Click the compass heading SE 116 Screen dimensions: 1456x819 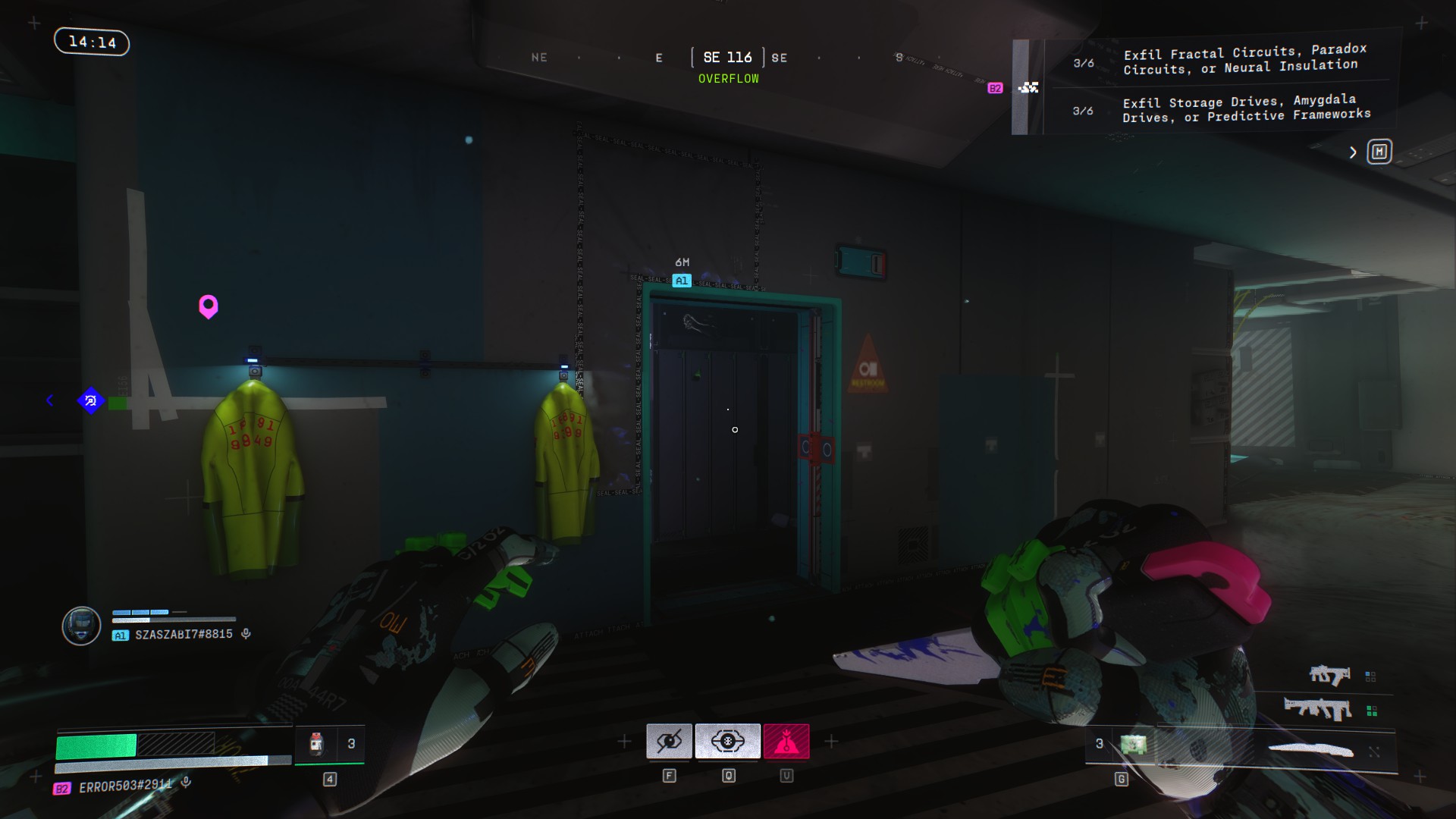point(727,58)
